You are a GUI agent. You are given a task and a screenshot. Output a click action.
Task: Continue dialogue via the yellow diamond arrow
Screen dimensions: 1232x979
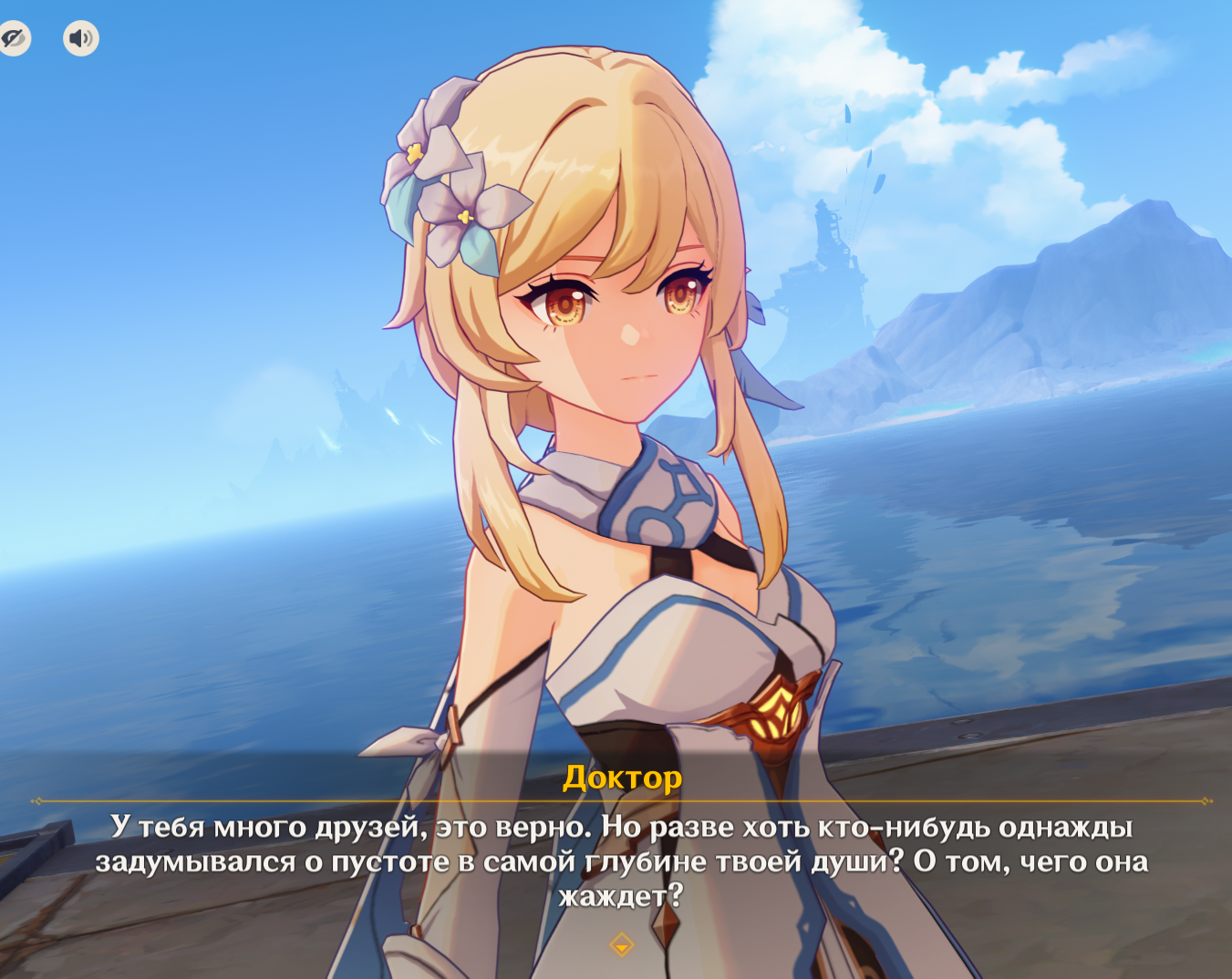pyautogui.click(x=621, y=944)
